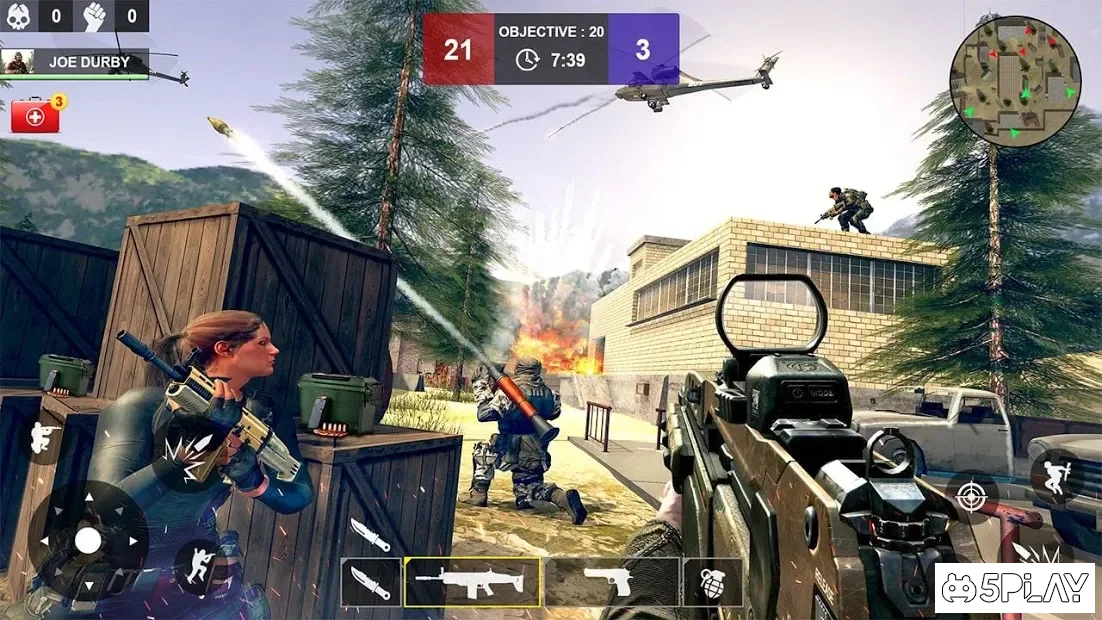Click the virtual movement joystick center
The width and height of the screenshot is (1102, 620).
pyautogui.click(x=88, y=541)
